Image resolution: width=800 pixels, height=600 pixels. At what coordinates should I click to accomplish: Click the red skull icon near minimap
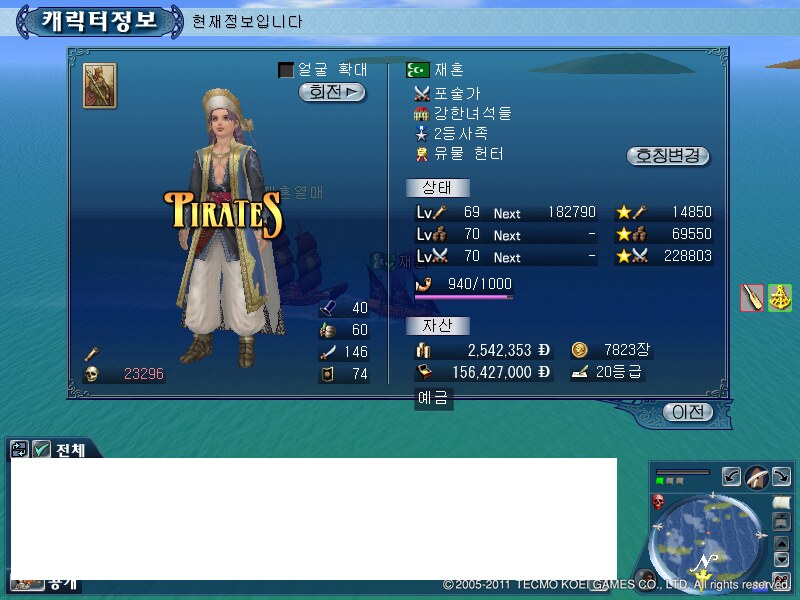(x=658, y=501)
